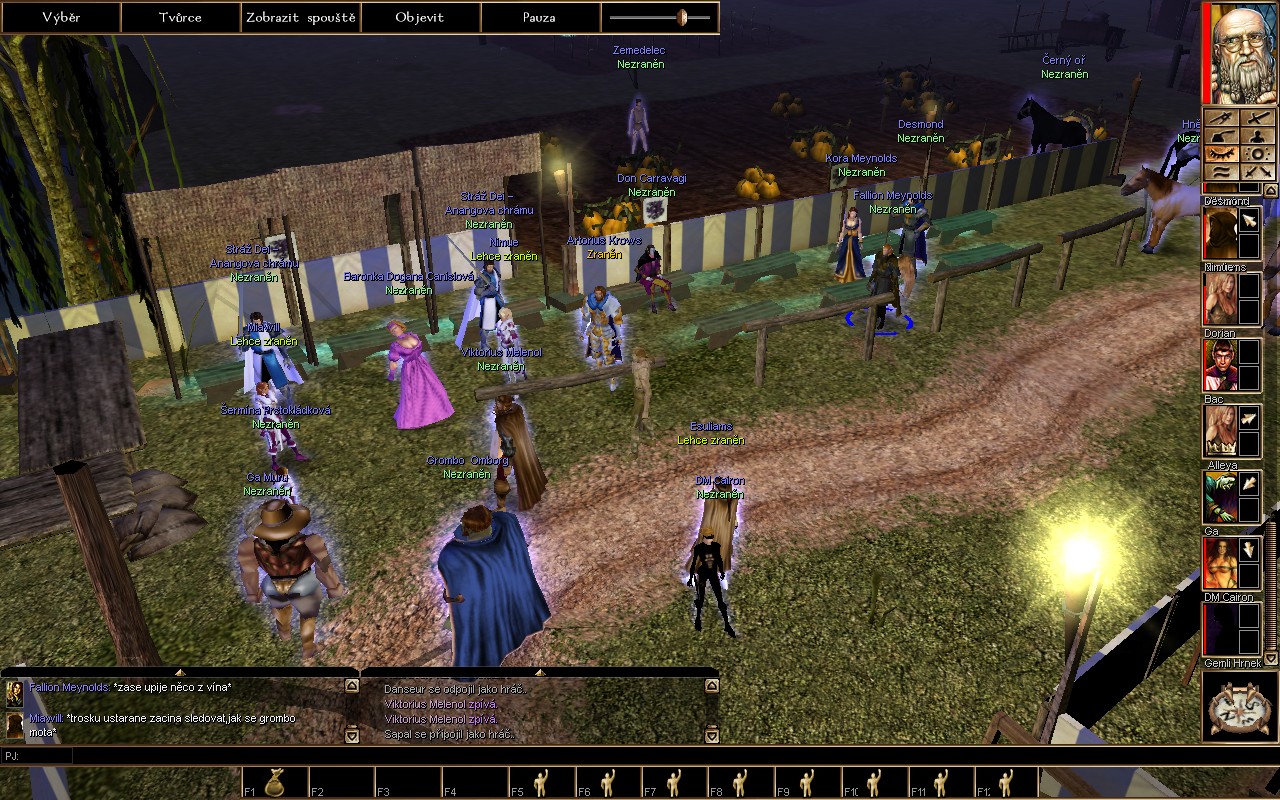Pick Alleya's green hag portrait

point(1219,497)
